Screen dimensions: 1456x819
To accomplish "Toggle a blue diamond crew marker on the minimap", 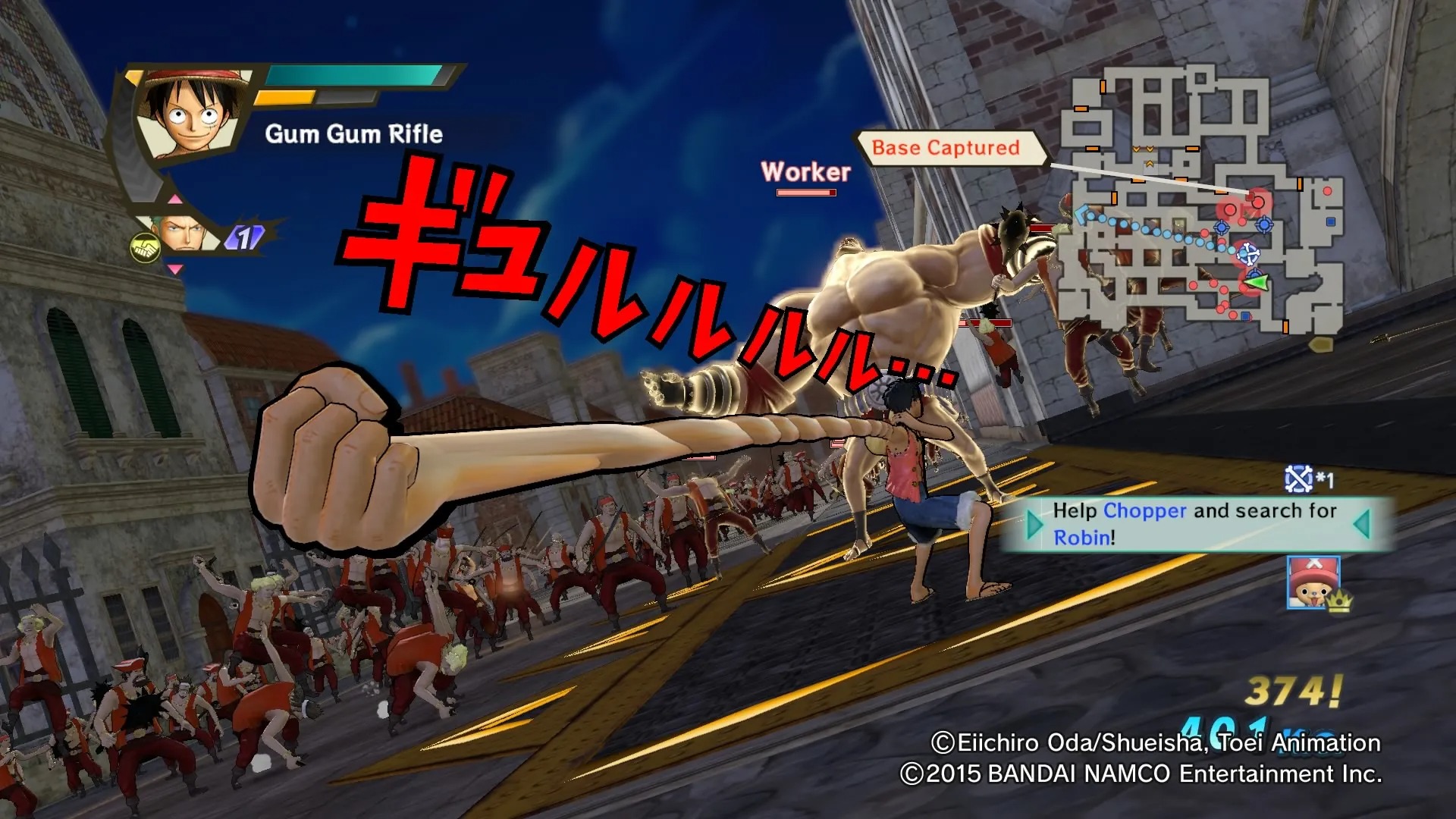I will tap(1222, 227).
